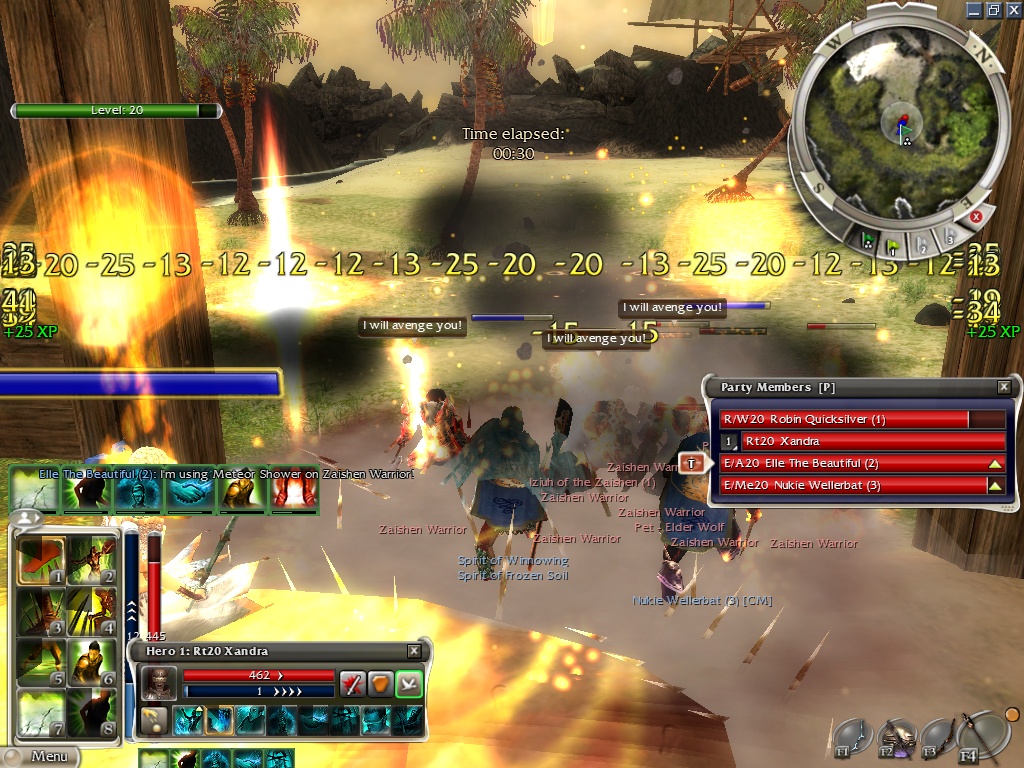Set Xandra to guard (shield) combat mode
Screen dimensions: 1024x768
381,683
